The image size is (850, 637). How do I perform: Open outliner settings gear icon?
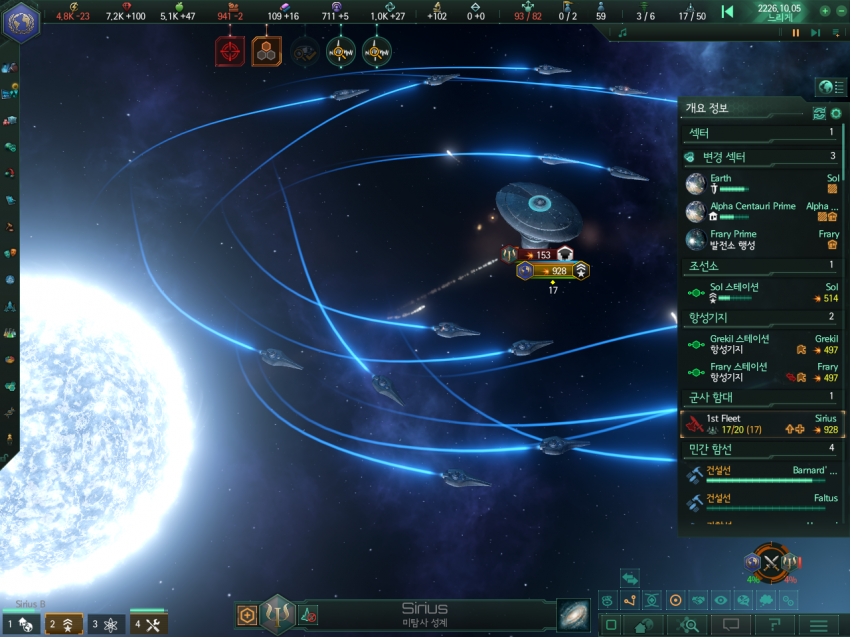coord(836,113)
